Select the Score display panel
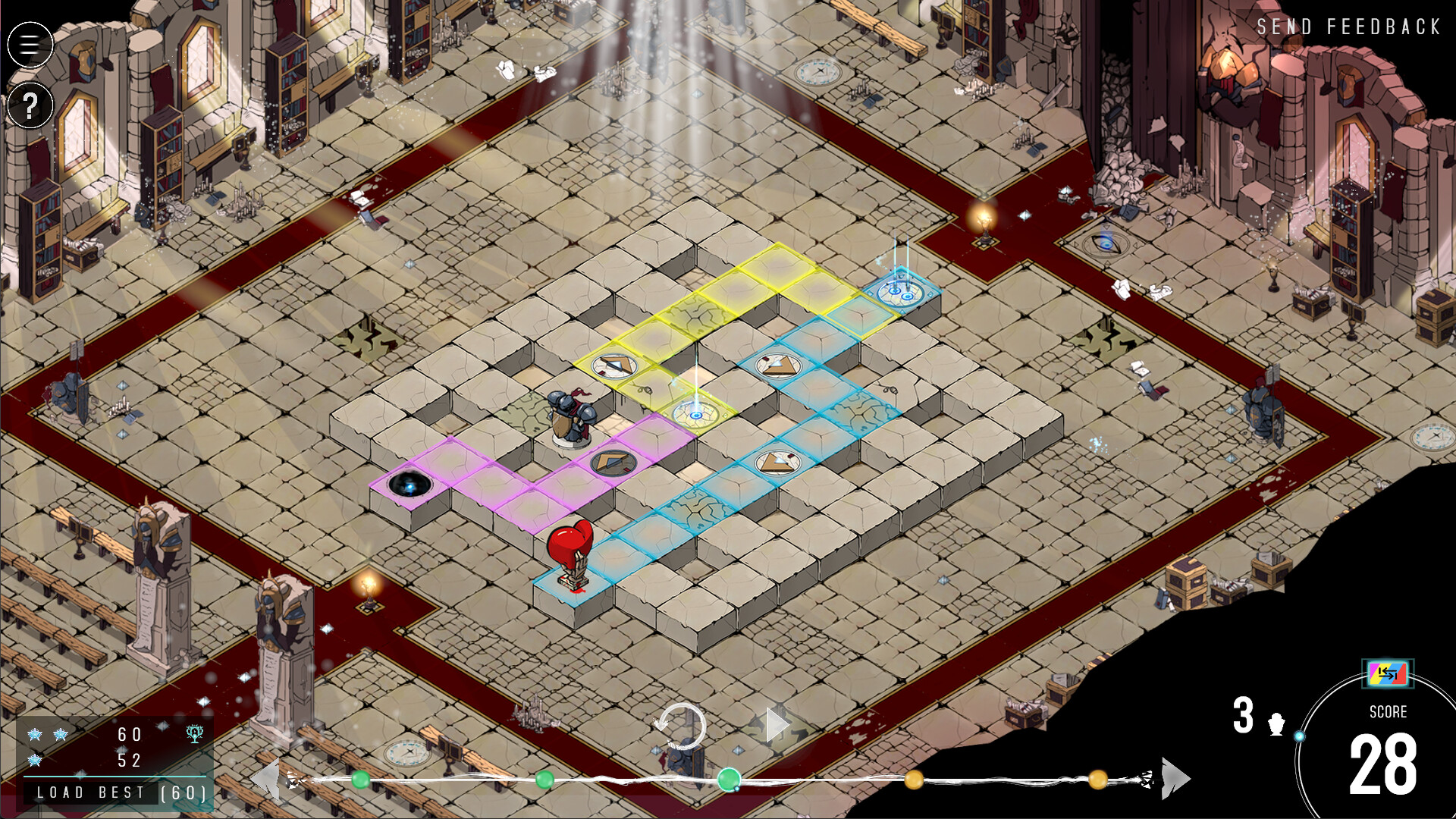This screenshot has width=1456, height=819. 1391,713
